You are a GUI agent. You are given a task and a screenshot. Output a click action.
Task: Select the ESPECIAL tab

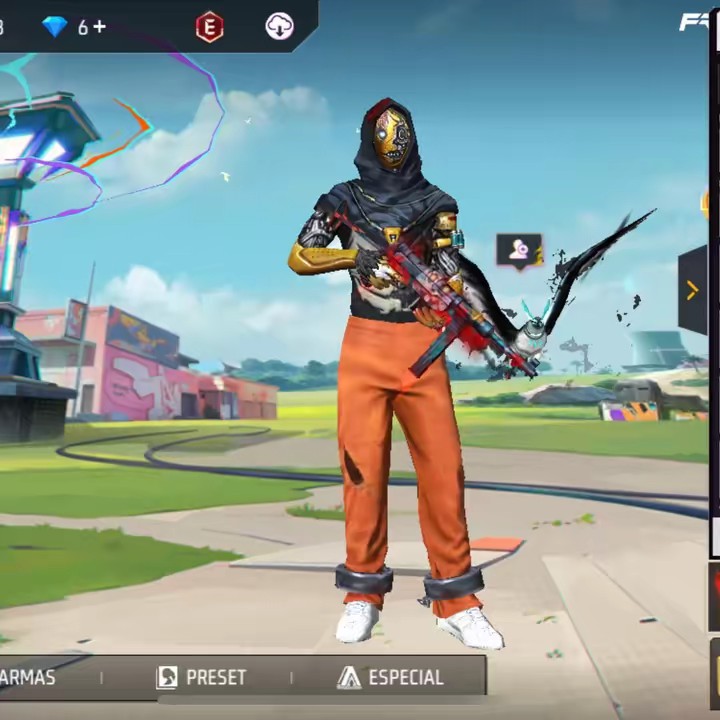[x=390, y=677]
